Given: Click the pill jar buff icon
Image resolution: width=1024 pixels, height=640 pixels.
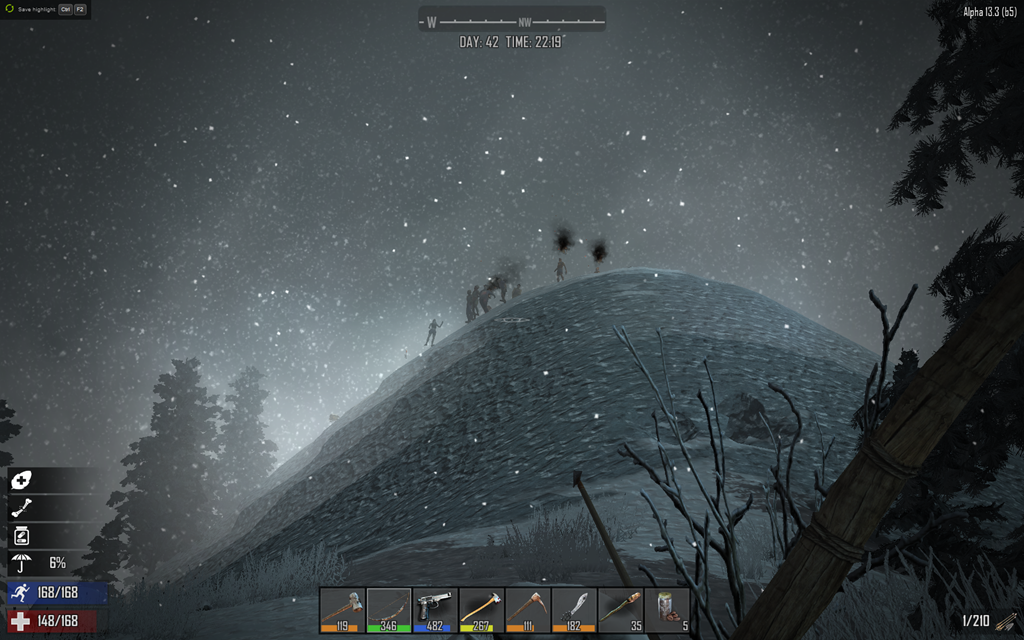Looking at the screenshot, I should 21,536.
